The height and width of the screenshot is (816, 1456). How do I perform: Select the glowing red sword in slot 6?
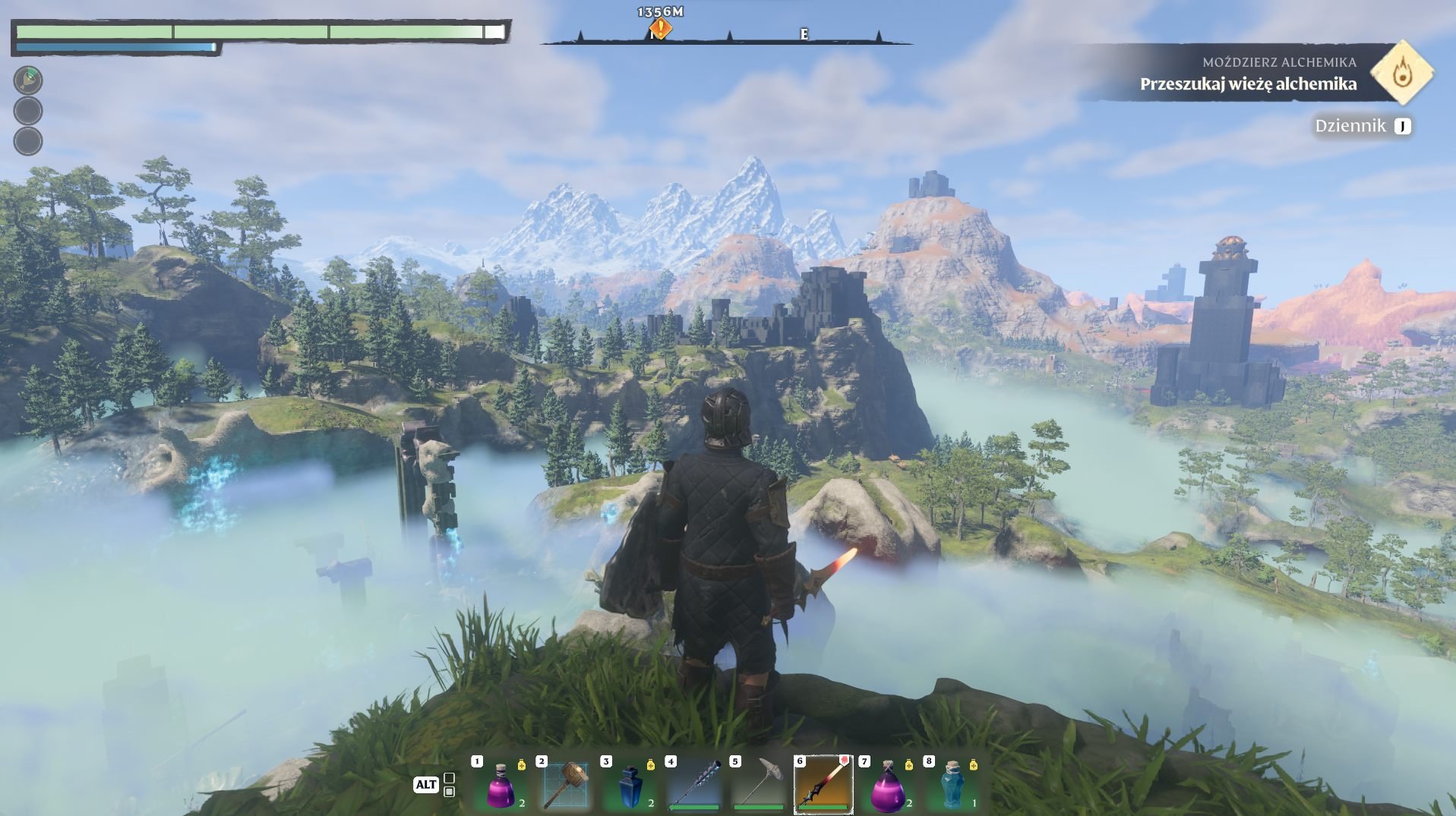823,785
